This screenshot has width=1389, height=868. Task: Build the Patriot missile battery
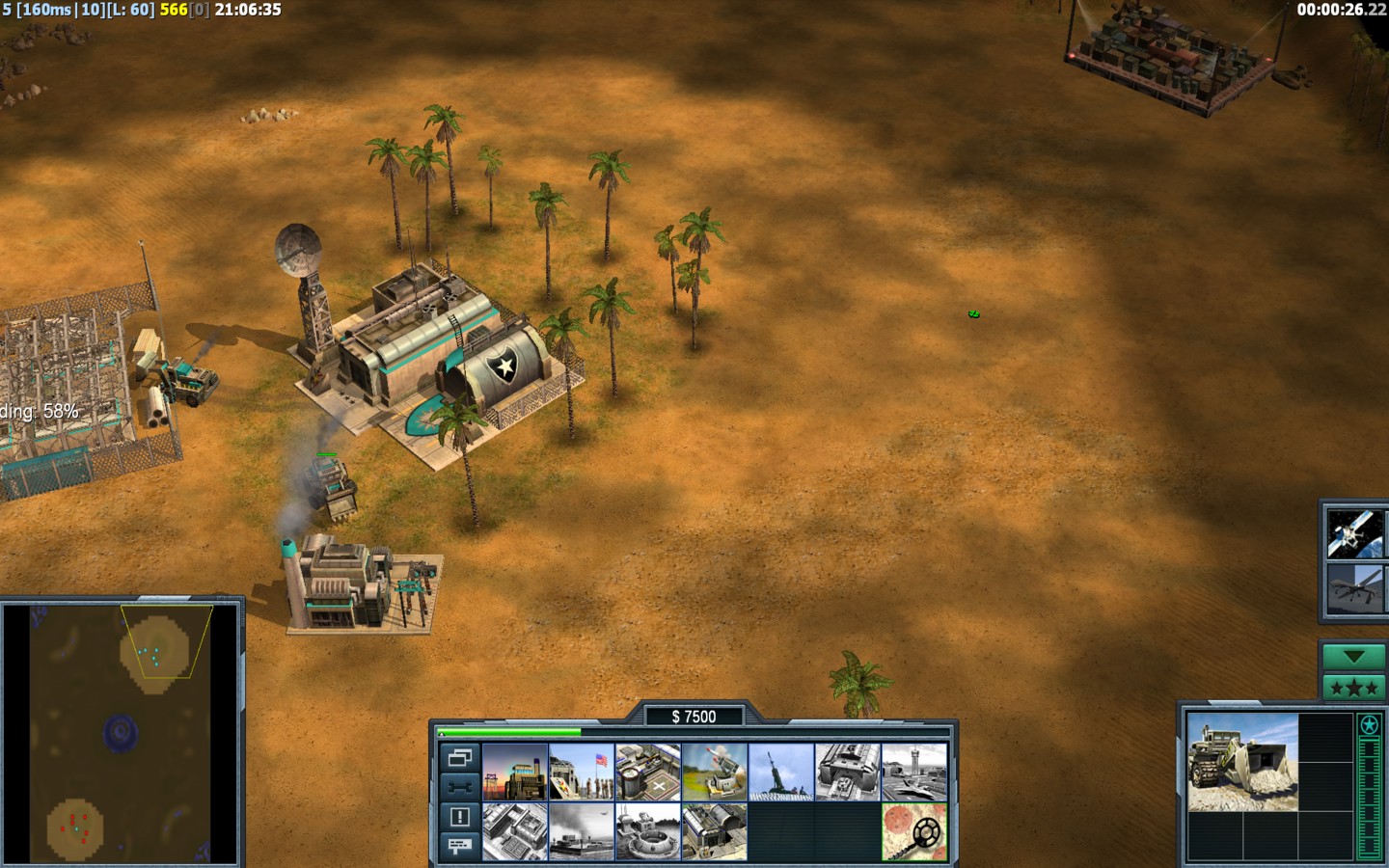click(x=715, y=772)
